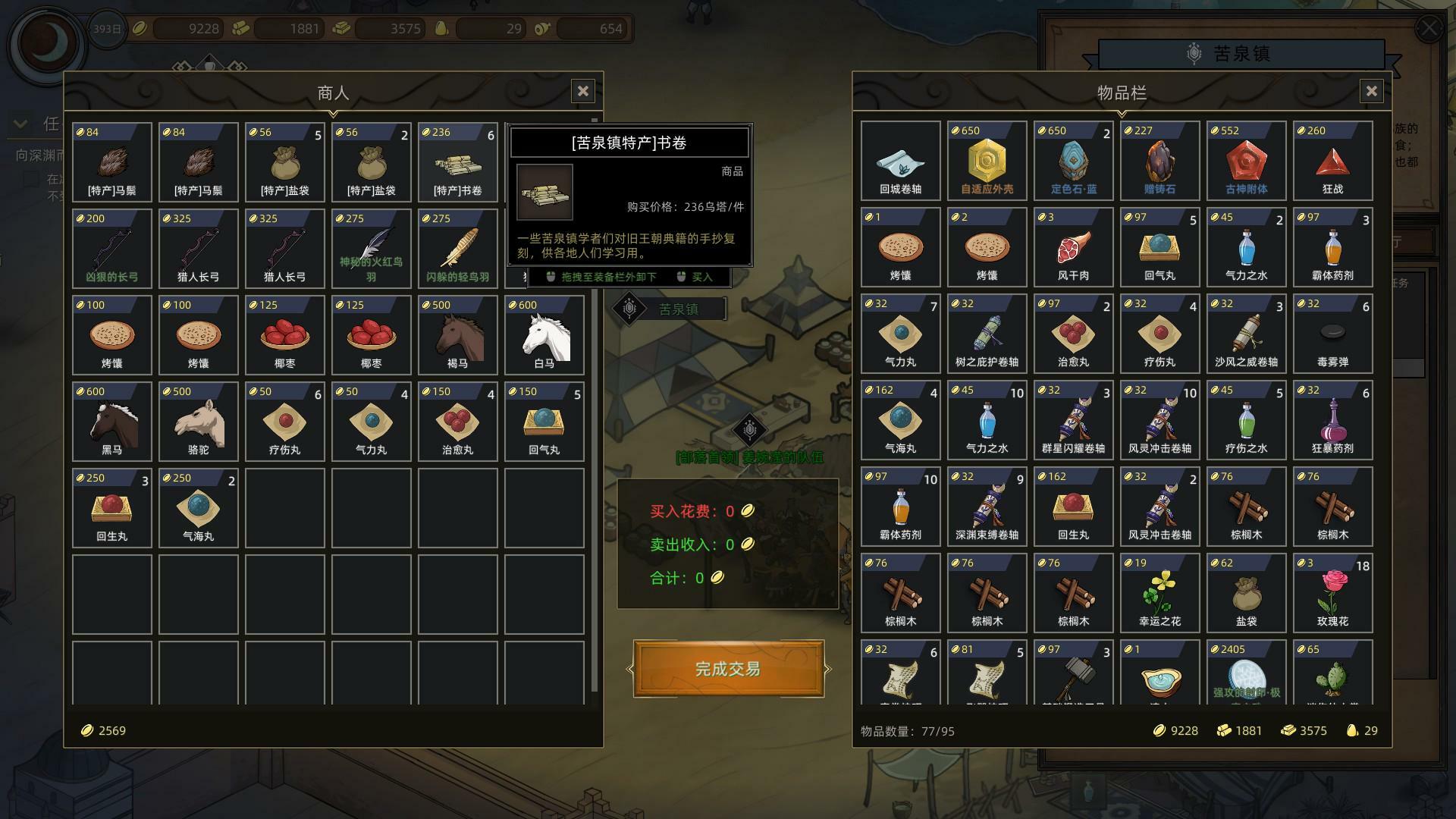1456x819 pixels.
Task: Select the merchant's 回生丸 item
Action: click(112, 507)
